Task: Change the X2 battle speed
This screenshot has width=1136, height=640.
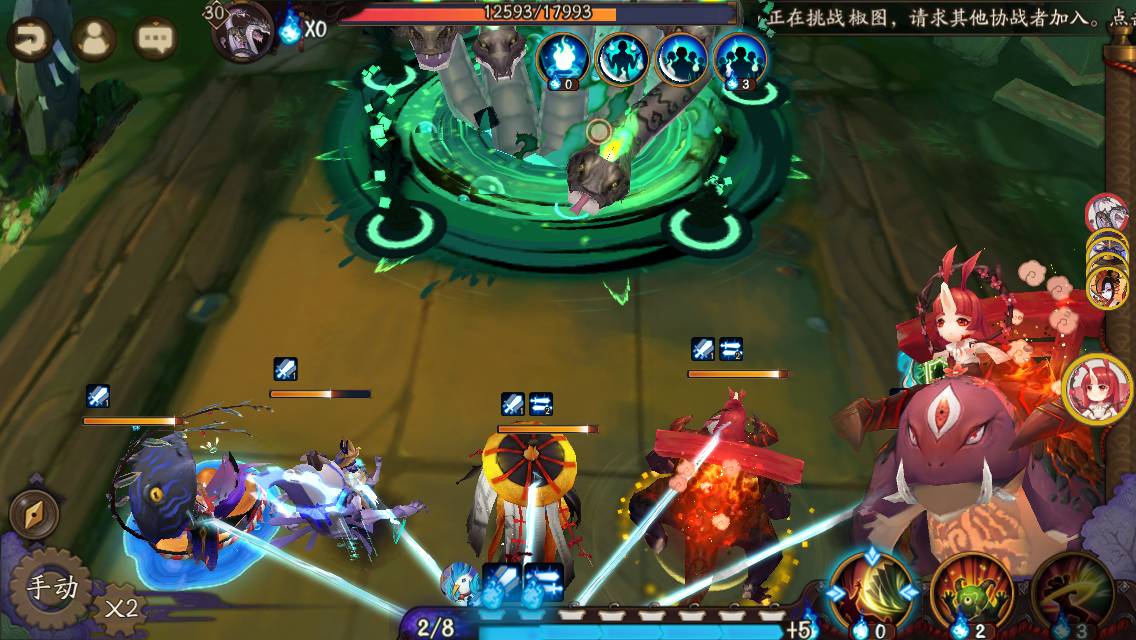Action: coord(120,606)
